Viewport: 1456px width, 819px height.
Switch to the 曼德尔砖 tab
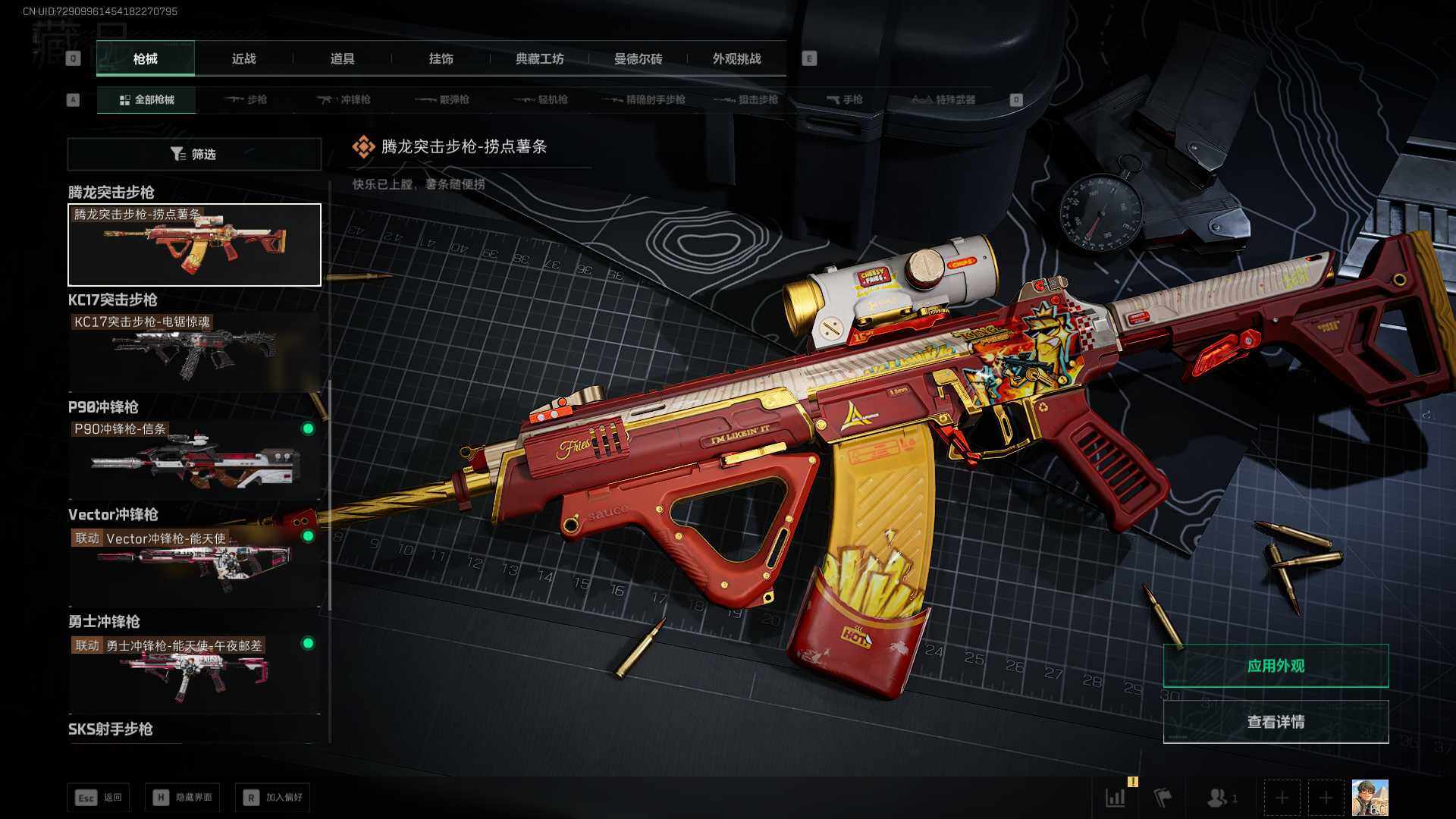click(x=638, y=58)
